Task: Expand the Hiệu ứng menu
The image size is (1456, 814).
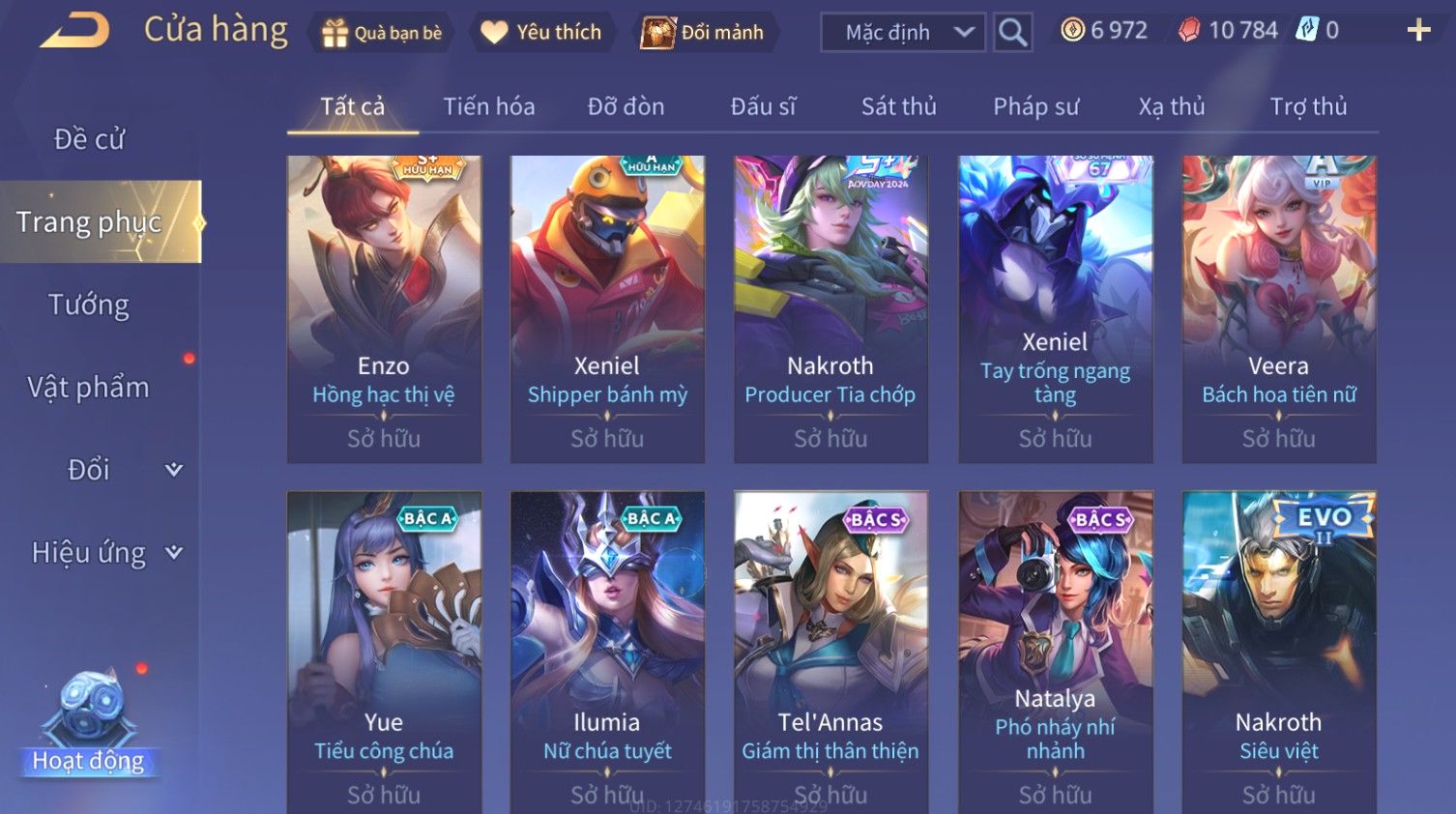Action: point(104,553)
